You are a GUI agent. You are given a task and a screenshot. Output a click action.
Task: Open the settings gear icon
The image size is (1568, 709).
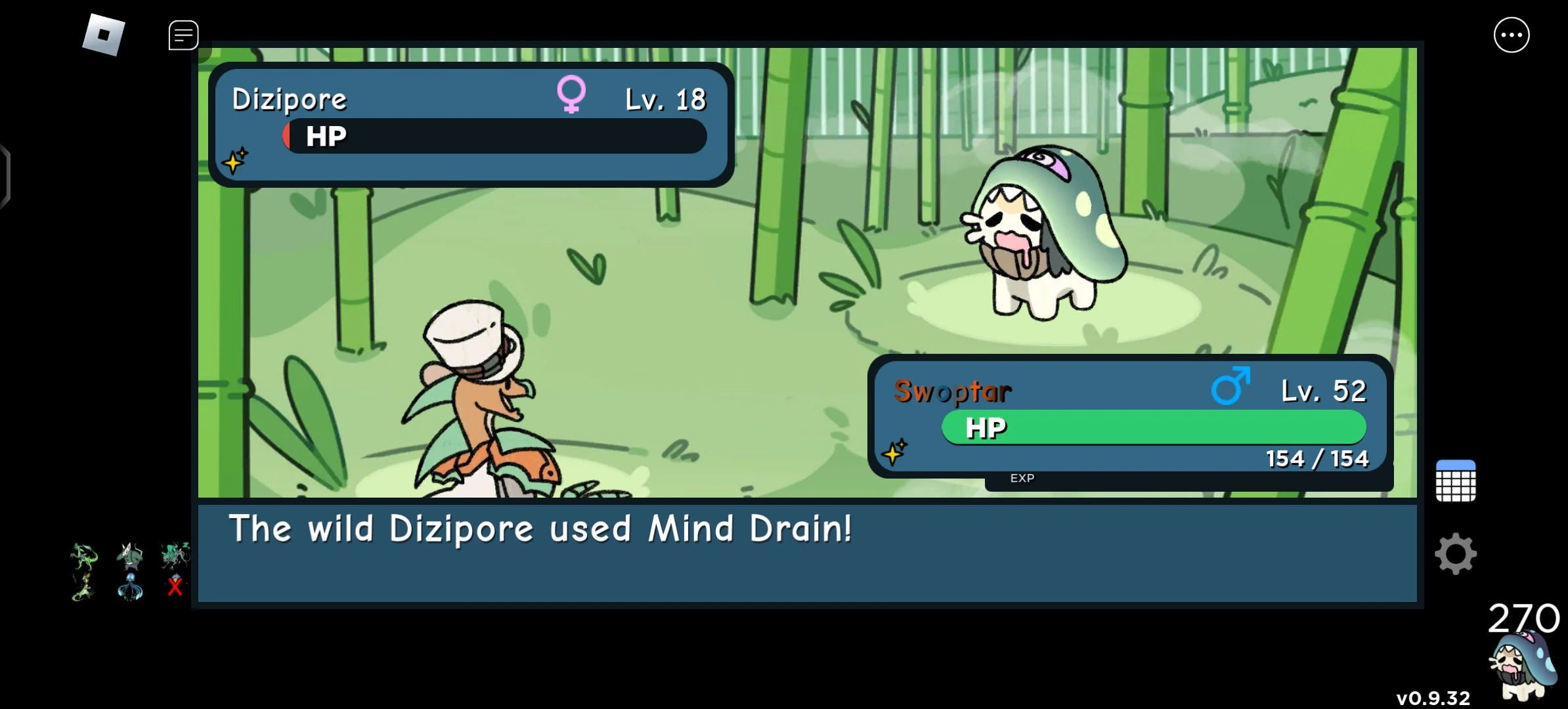point(1456,553)
